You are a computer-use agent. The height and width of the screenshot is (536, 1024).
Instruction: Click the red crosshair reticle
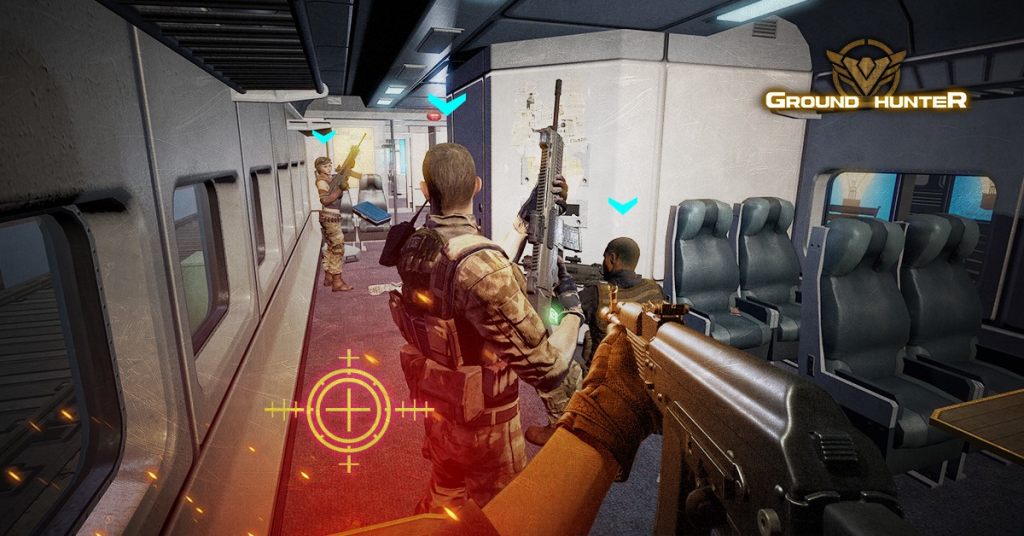(x=348, y=408)
